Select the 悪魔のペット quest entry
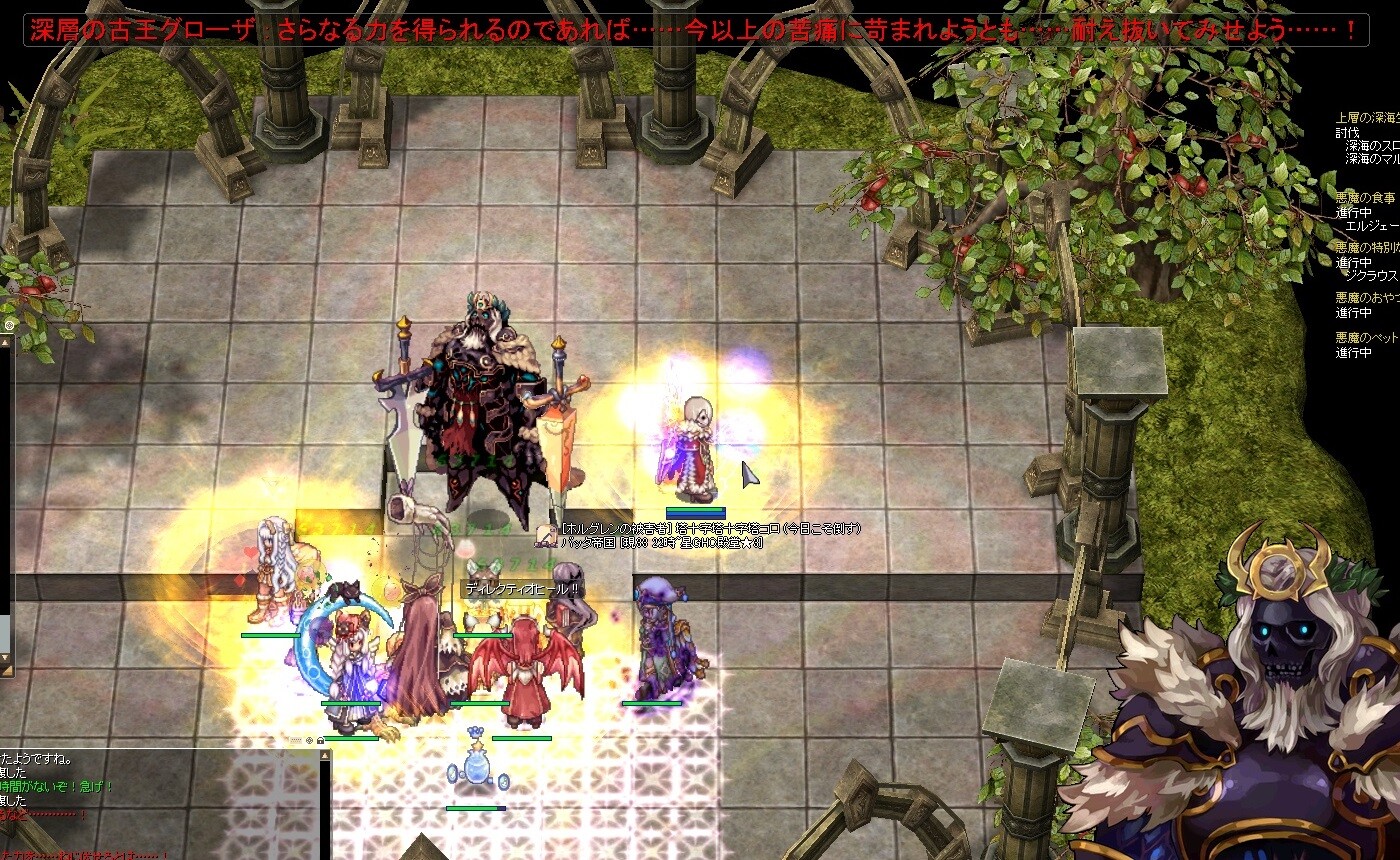Screen dimensions: 1400x860 coord(1367,338)
